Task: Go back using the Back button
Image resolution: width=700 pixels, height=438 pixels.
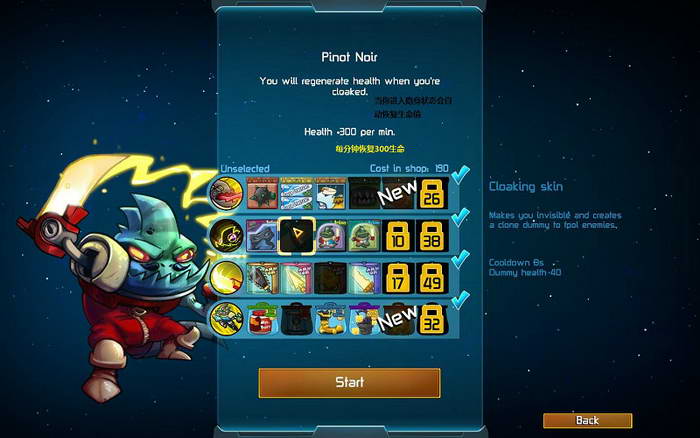Action: (x=587, y=420)
